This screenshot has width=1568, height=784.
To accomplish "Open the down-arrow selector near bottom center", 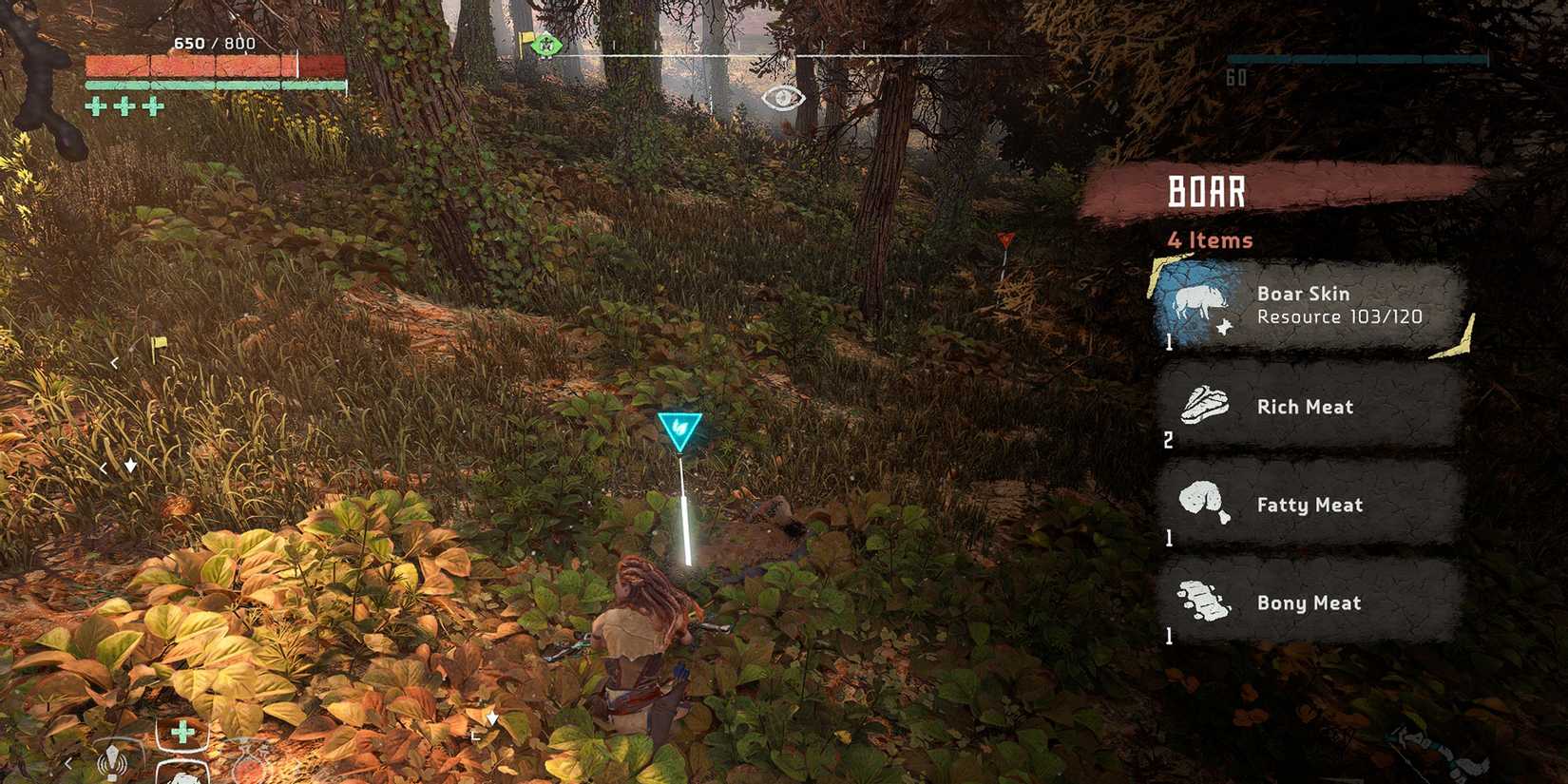I will pos(491,719).
